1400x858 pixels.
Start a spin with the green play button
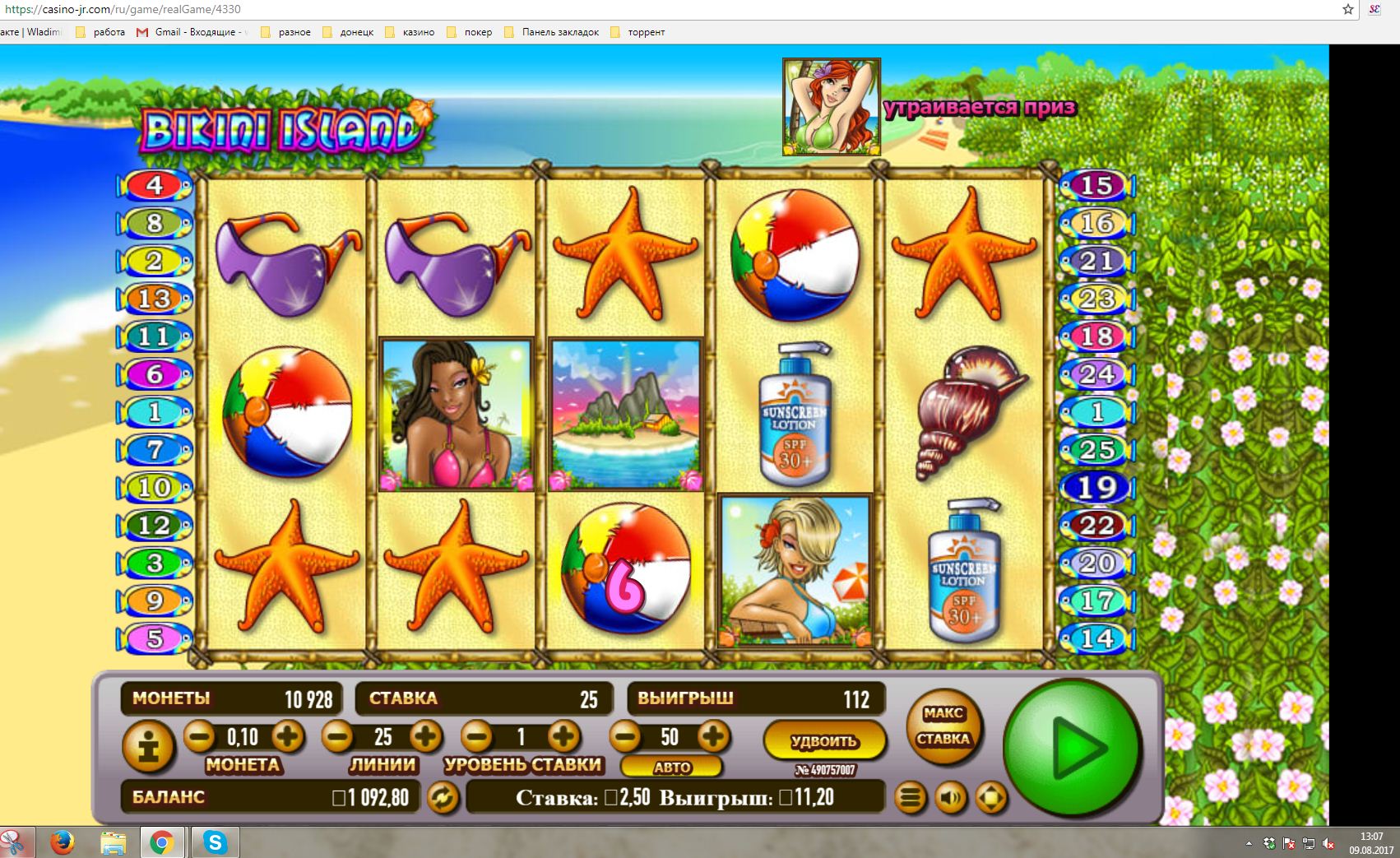click(1073, 748)
